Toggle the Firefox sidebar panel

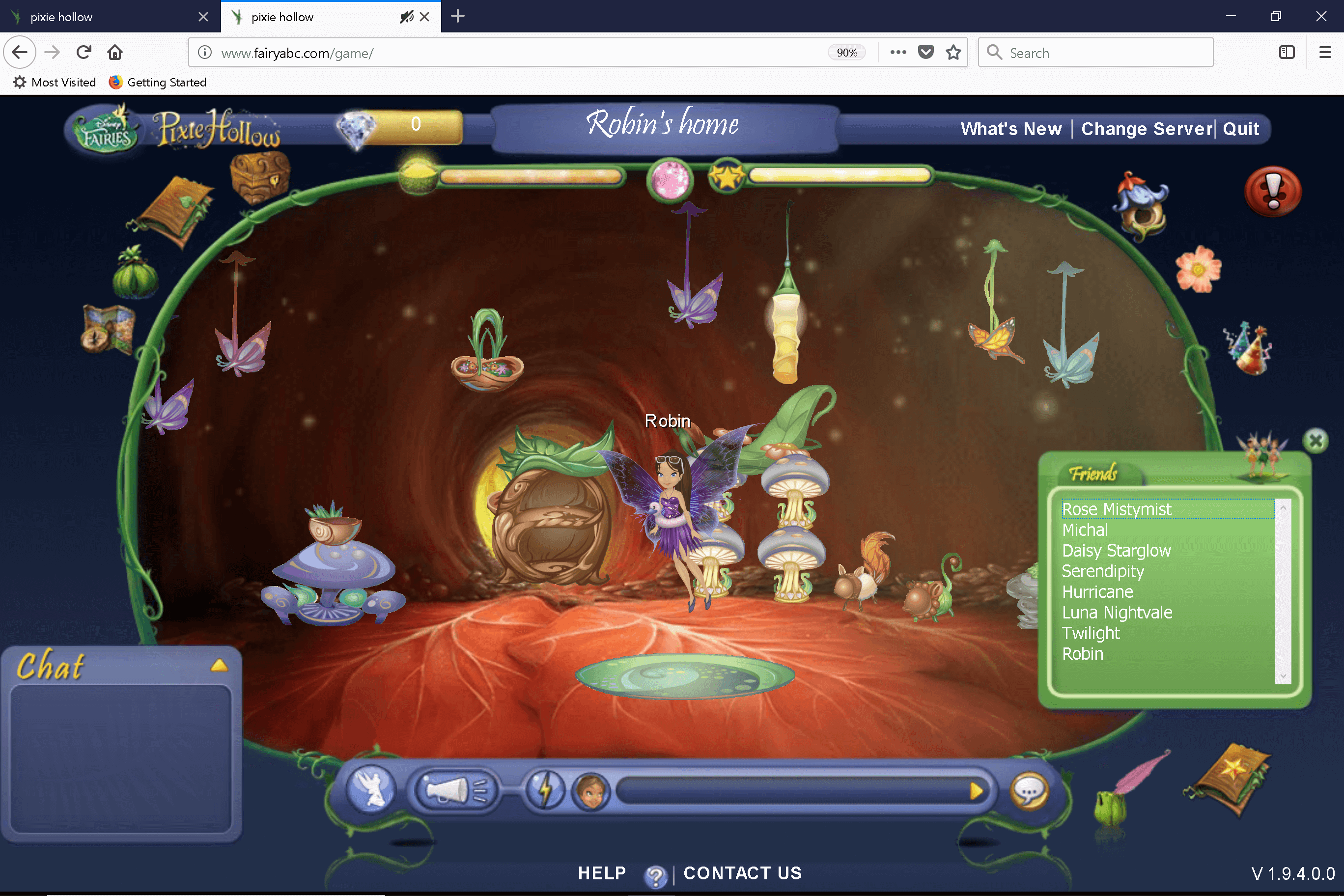pyautogui.click(x=1287, y=52)
